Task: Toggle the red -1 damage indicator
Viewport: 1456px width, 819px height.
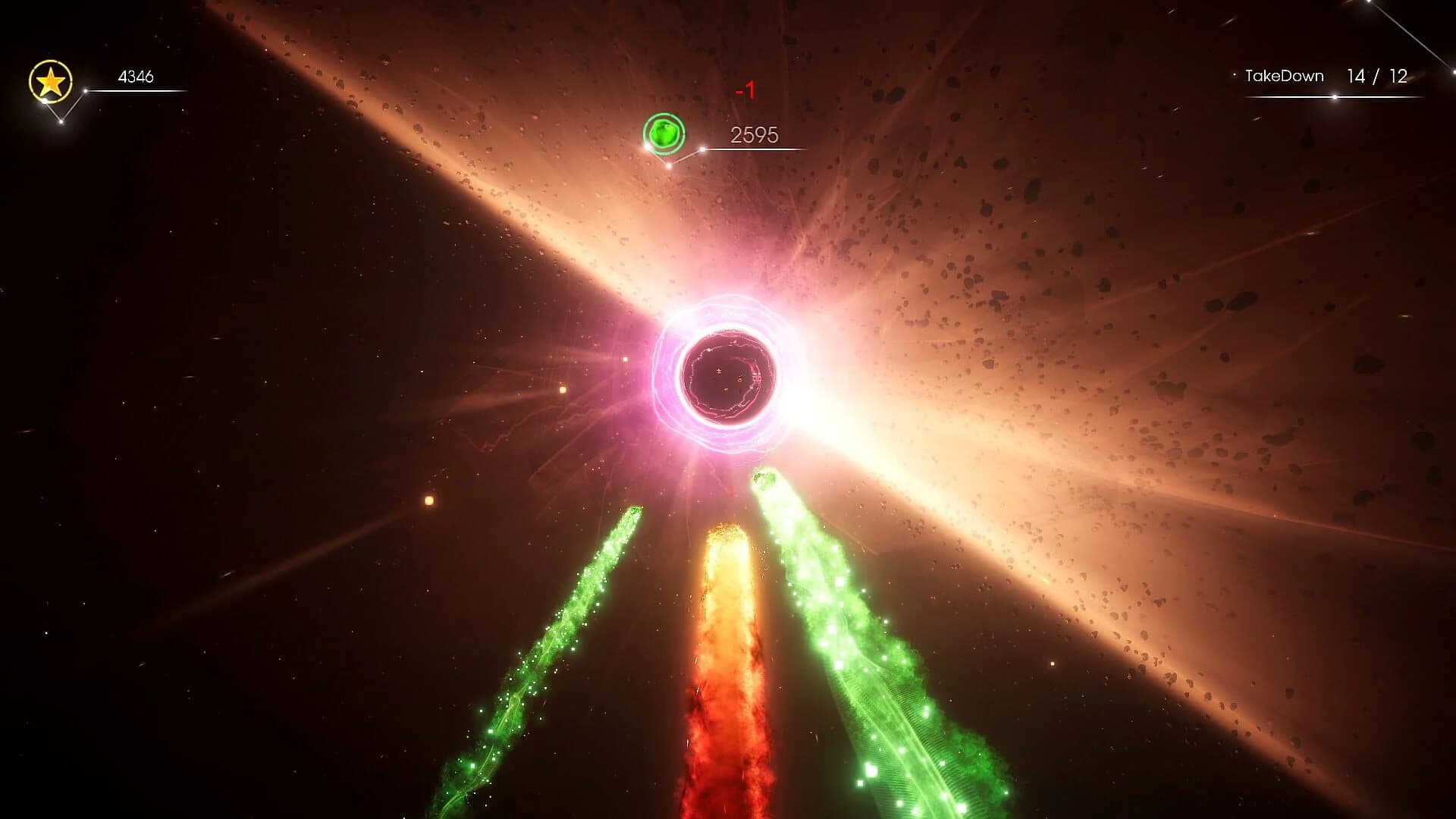Action: pyautogui.click(x=745, y=89)
